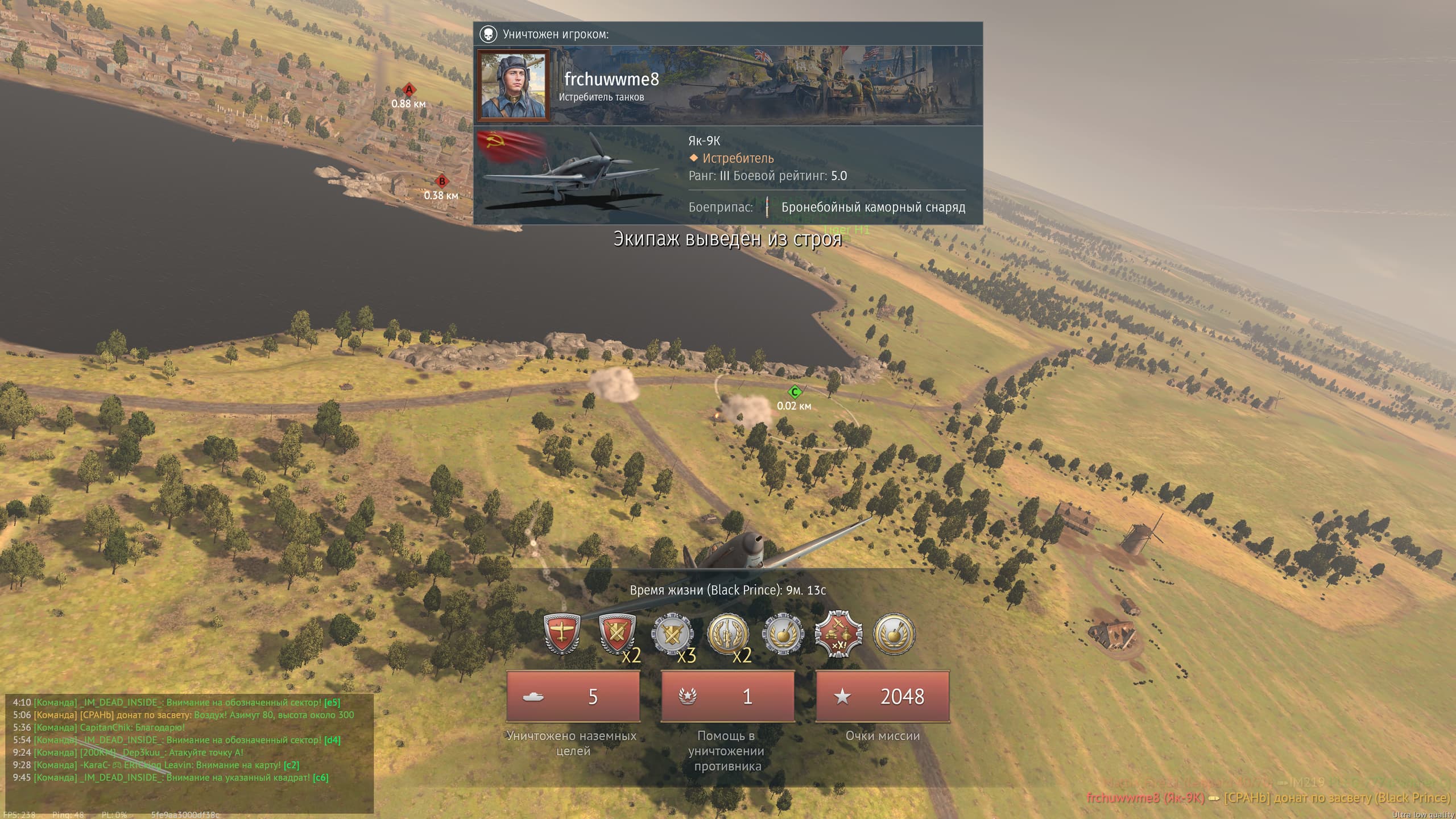
Task: Click the gold-rimmed bomb and laurel medal
Action: [894, 634]
